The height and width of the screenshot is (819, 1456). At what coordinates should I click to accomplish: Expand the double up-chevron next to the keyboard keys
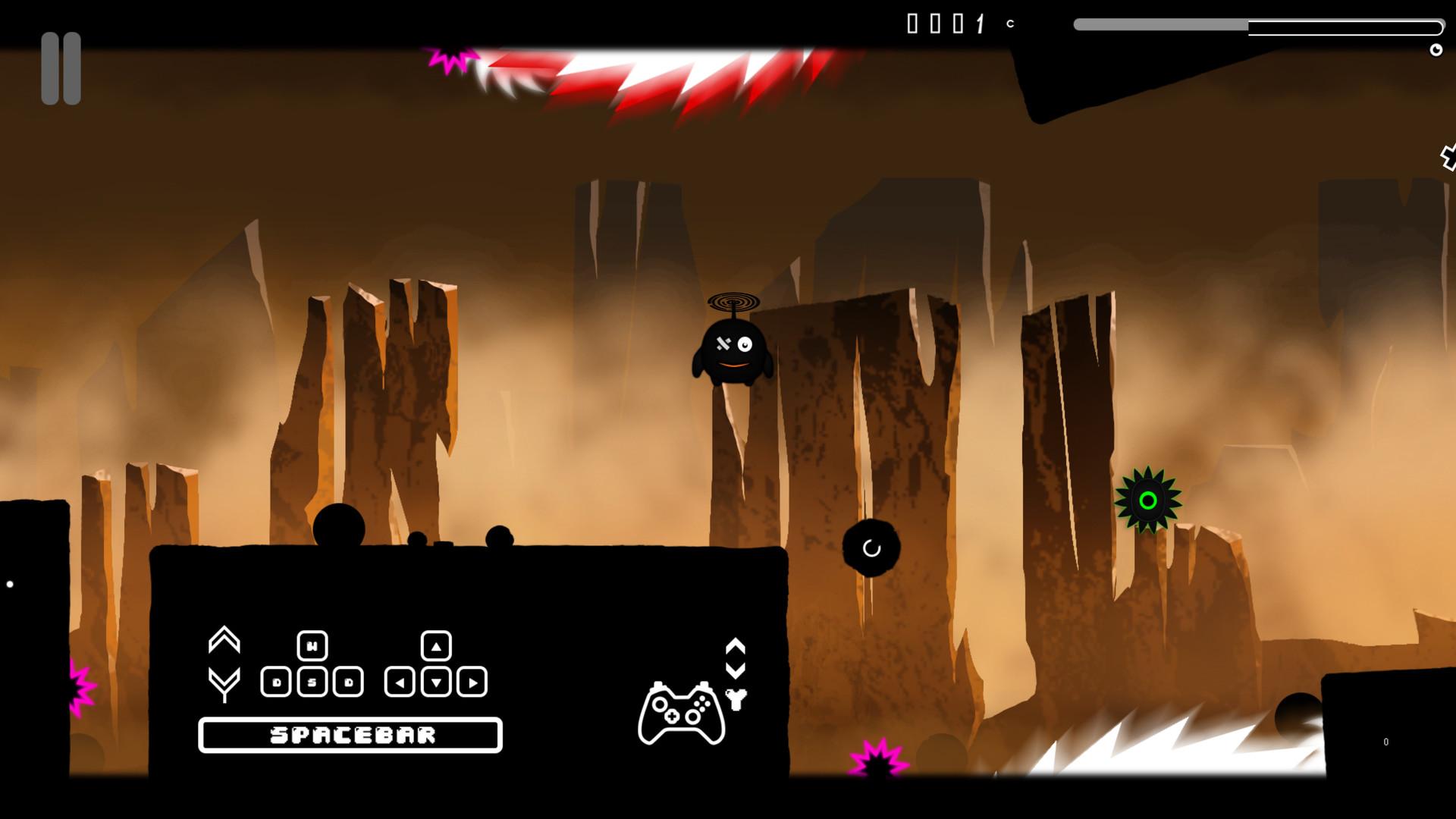pyautogui.click(x=223, y=639)
